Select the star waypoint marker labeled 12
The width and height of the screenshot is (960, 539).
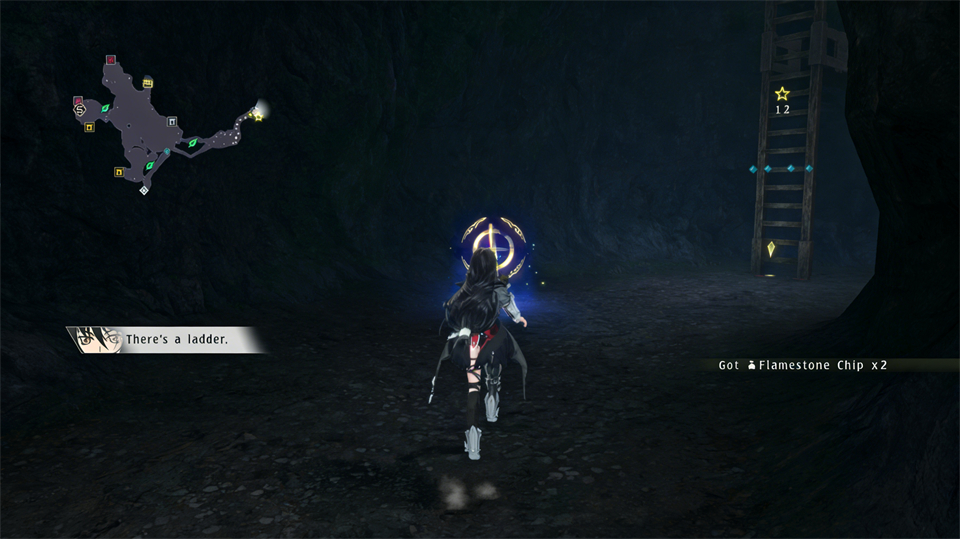(782, 94)
